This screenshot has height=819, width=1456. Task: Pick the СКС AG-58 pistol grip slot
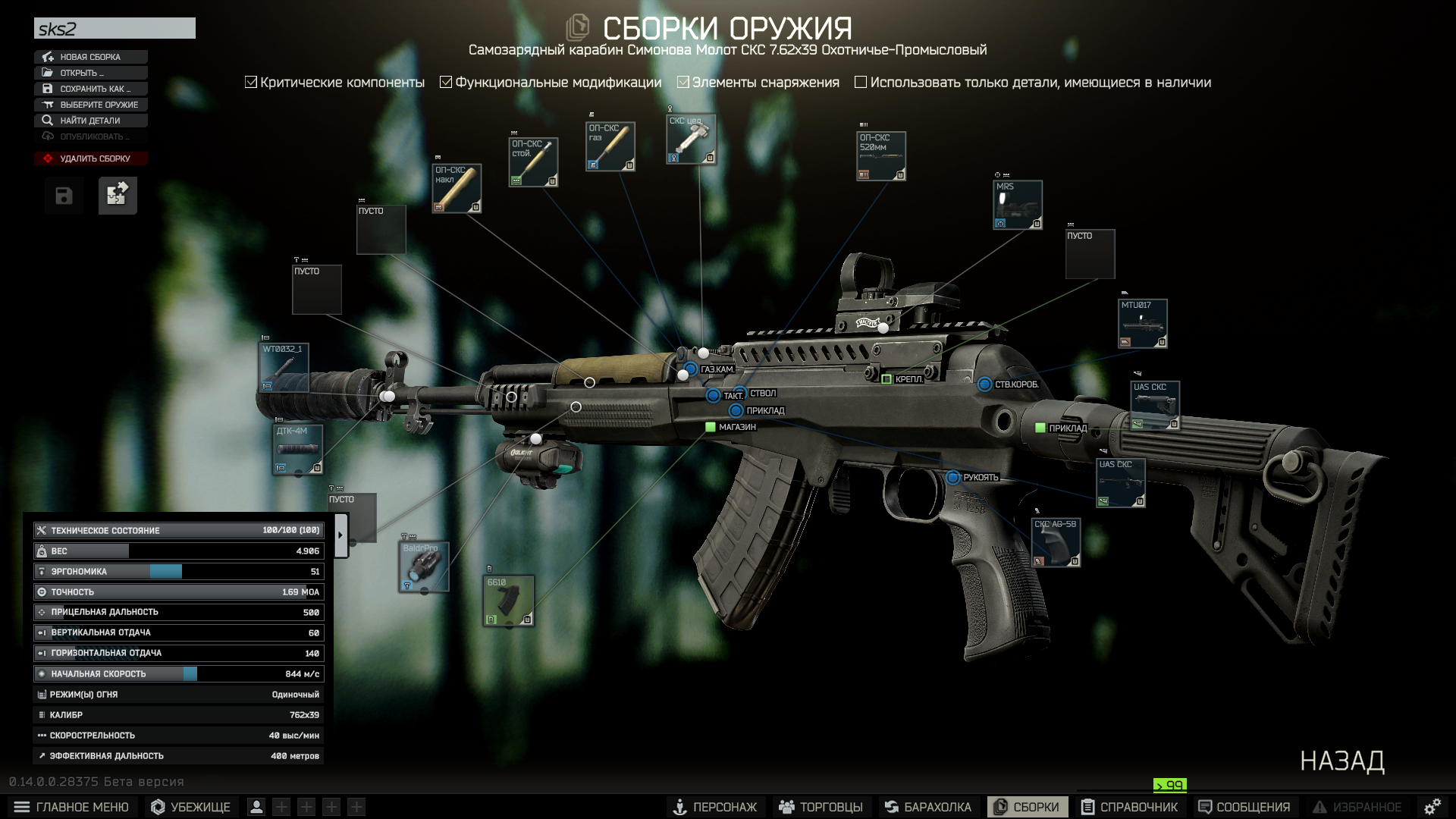click(x=1056, y=542)
